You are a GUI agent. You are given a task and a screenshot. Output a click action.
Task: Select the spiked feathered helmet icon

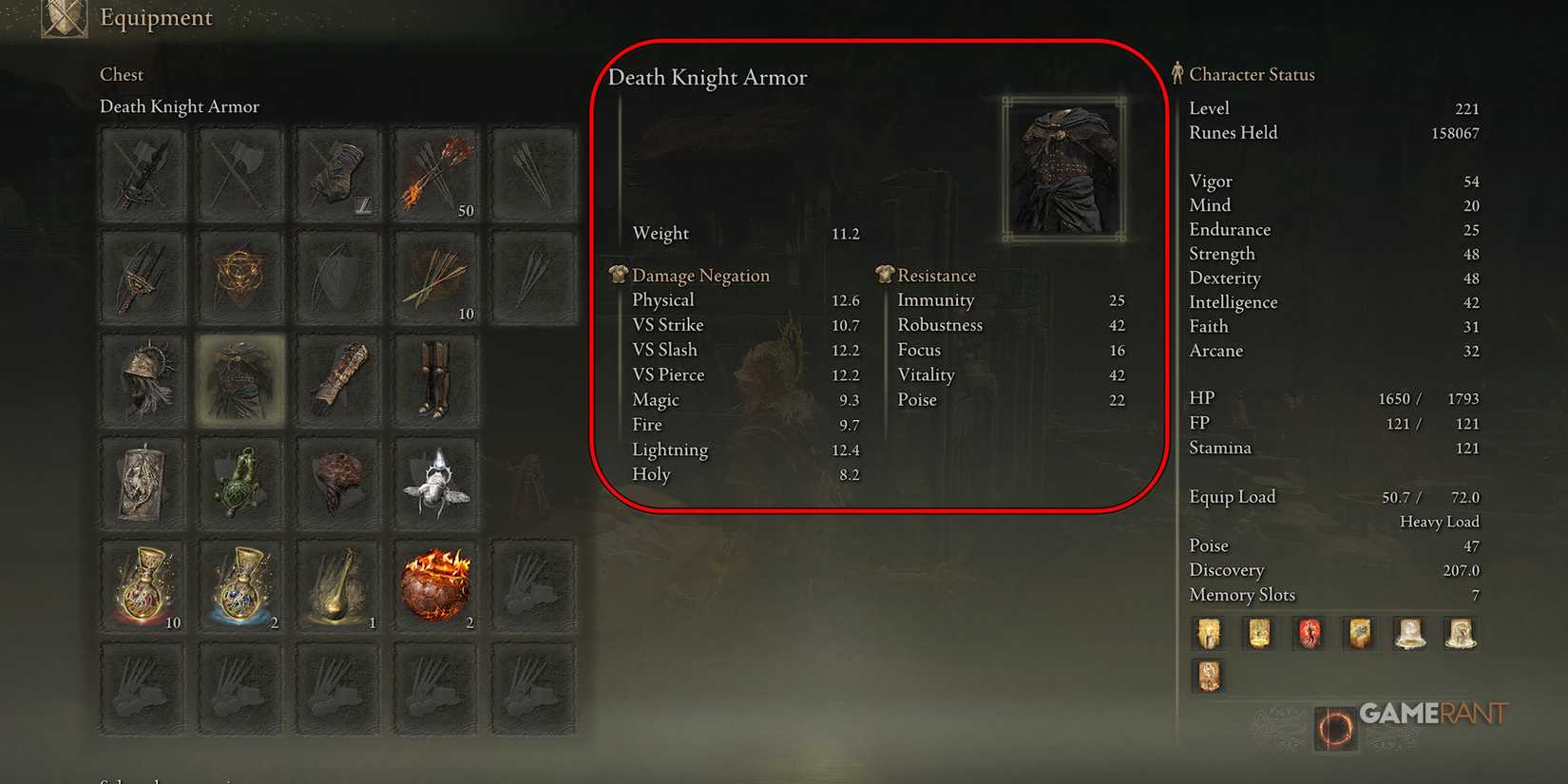tap(143, 377)
